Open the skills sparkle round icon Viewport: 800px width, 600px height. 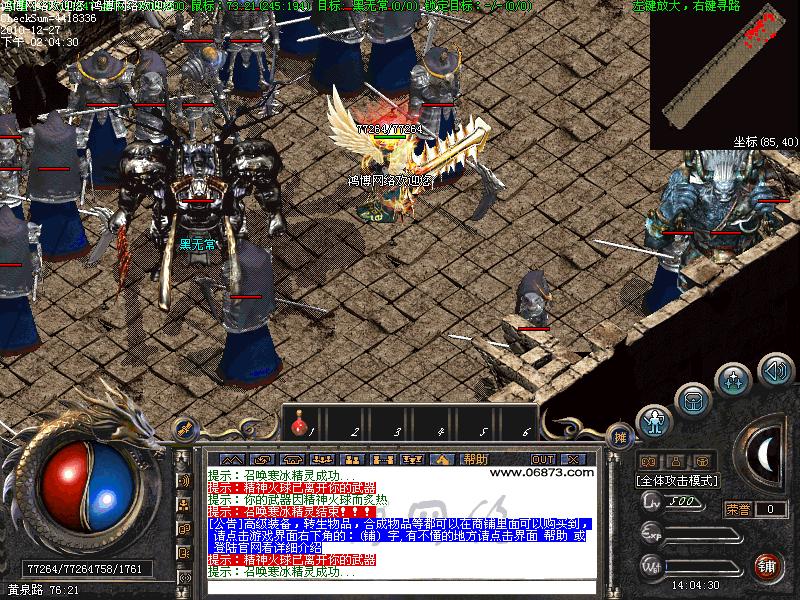[x=734, y=380]
